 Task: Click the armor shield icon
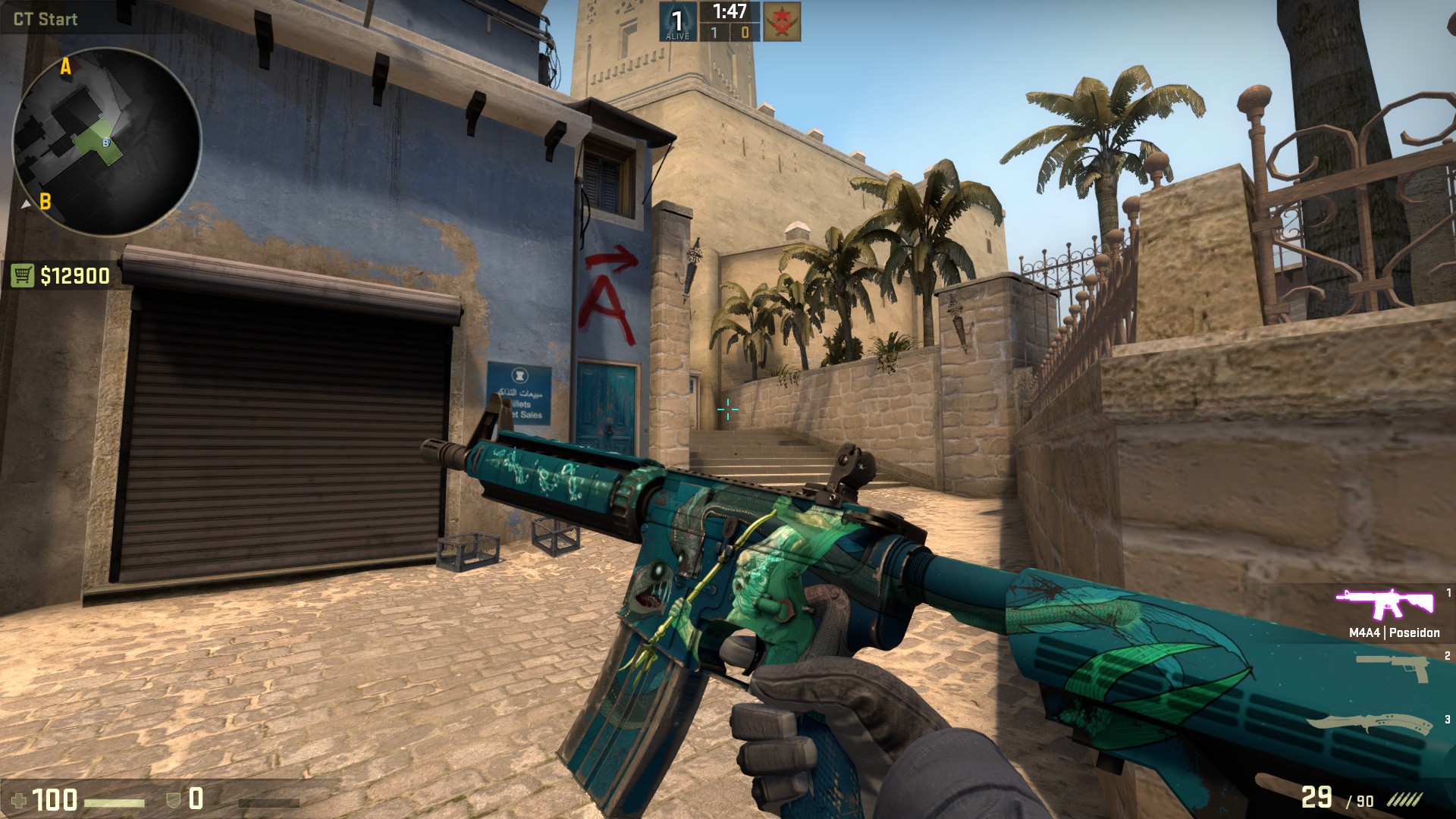click(173, 799)
